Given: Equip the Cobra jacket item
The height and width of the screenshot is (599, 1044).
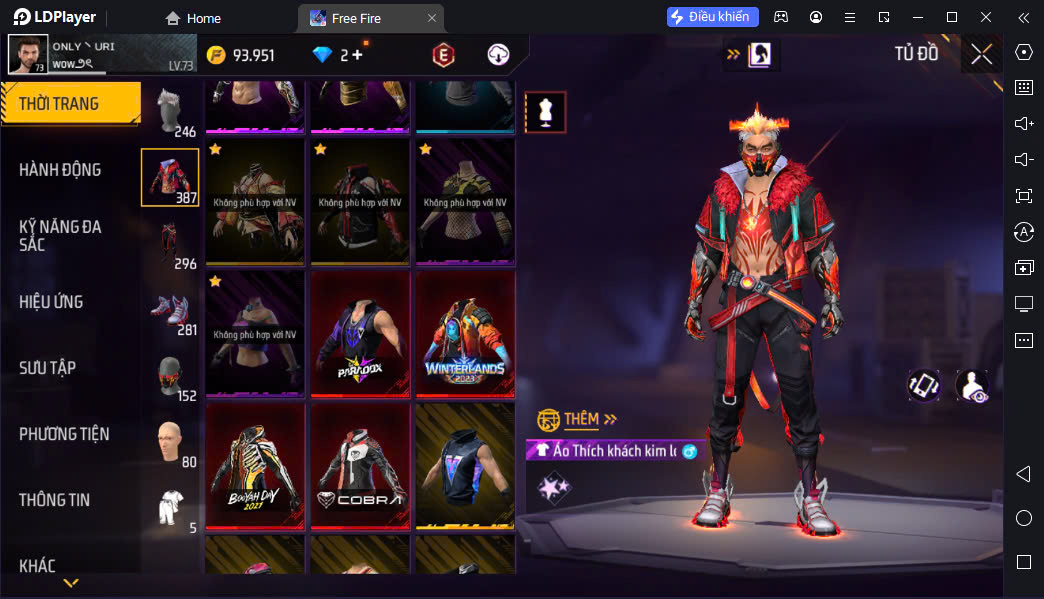Looking at the screenshot, I should [360, 466].
